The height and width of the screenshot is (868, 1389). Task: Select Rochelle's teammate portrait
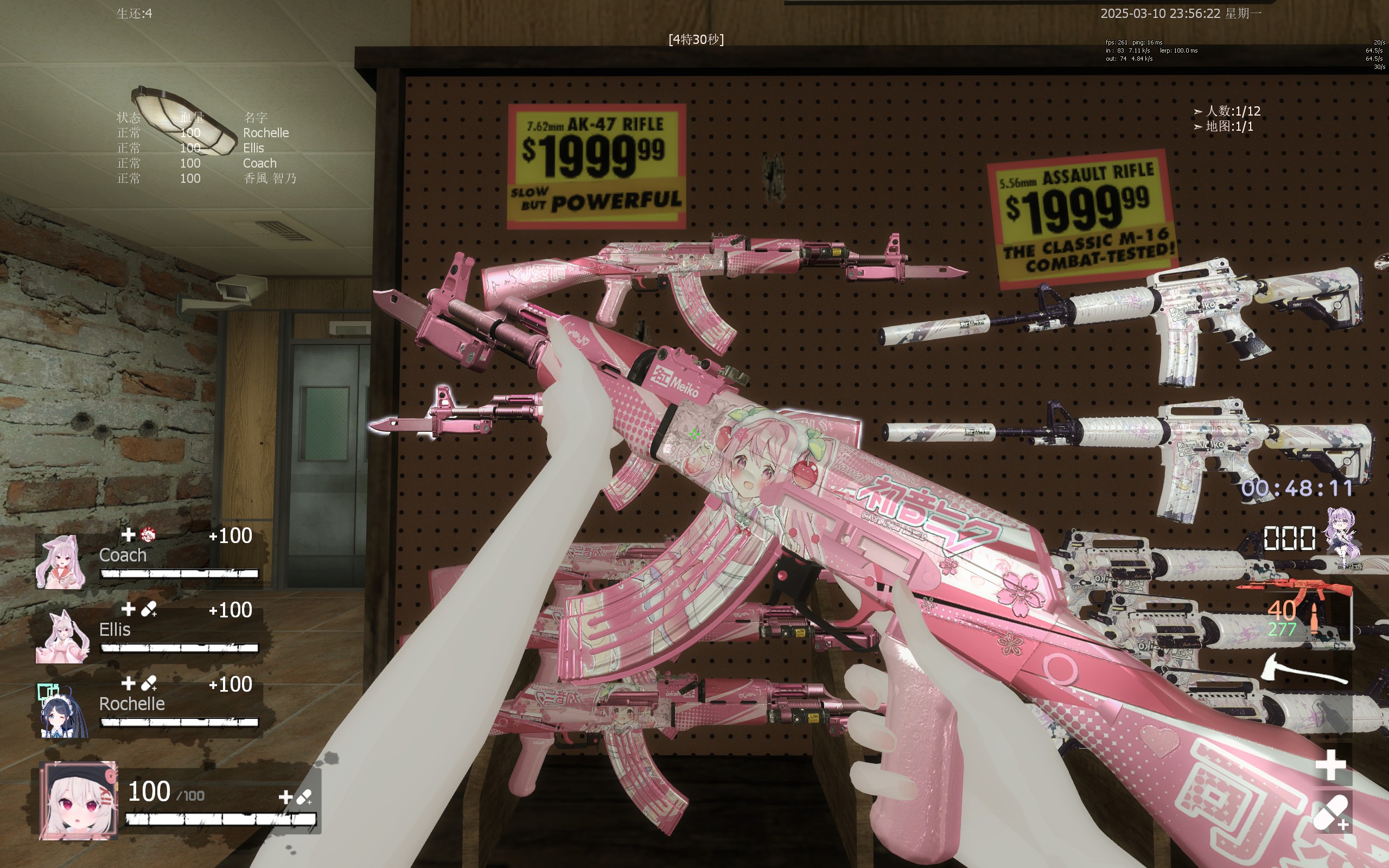62,711
